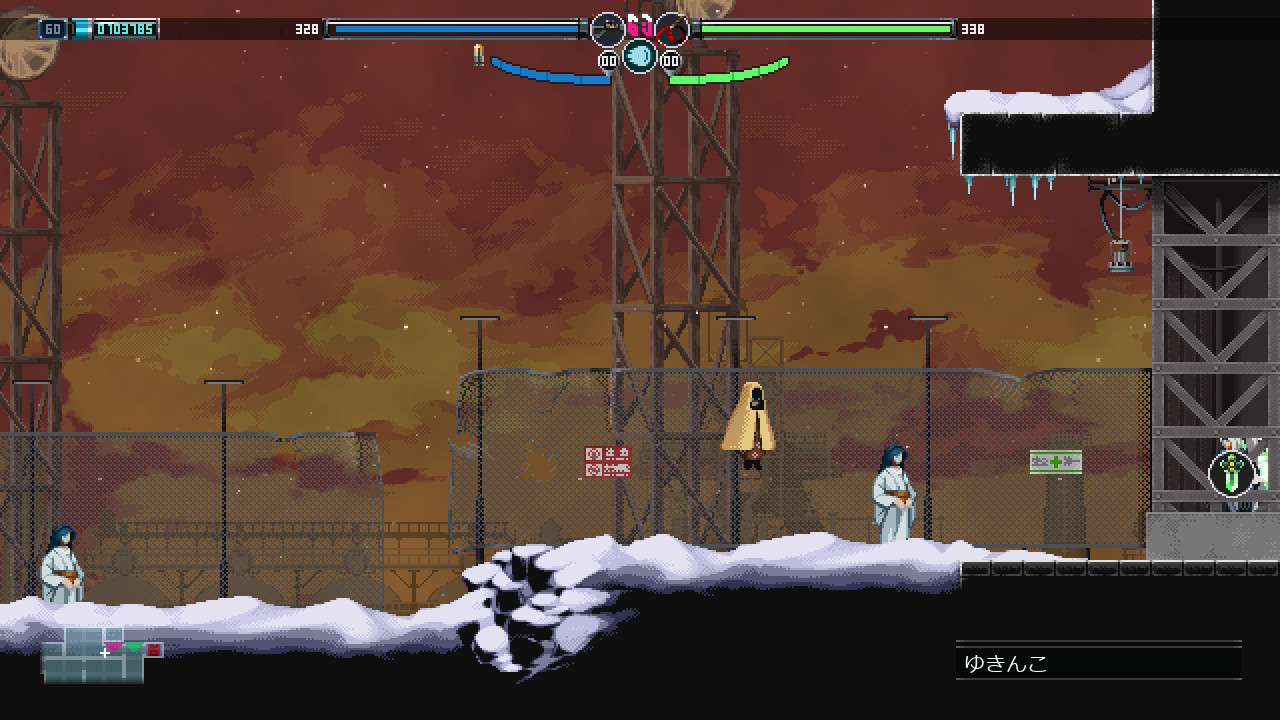Click the green sword bubble icon
The height and width of the screenshot is (720, 1280).
click(1232, 472)
